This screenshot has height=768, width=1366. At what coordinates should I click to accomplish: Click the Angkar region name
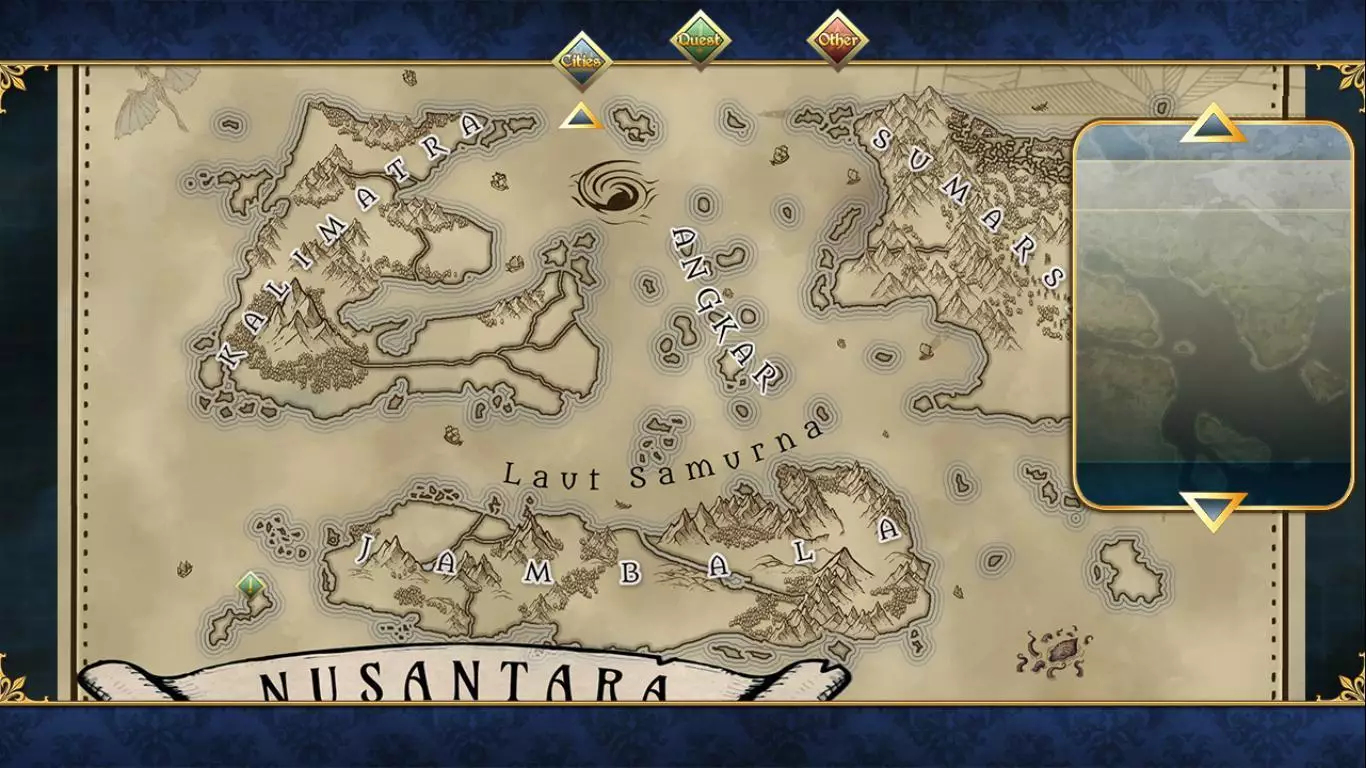tap(723, 310)
